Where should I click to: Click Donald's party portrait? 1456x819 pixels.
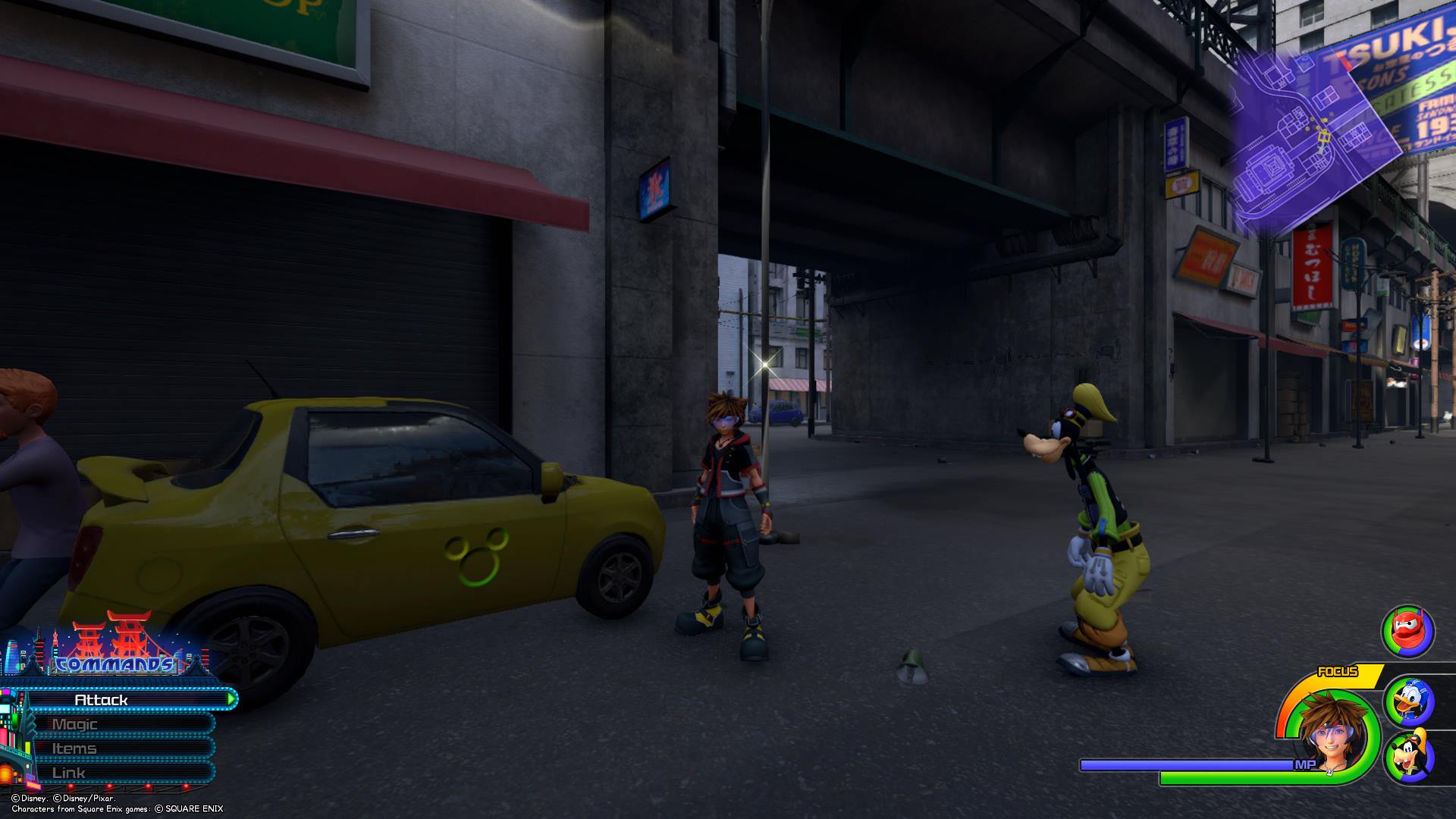1409,703
